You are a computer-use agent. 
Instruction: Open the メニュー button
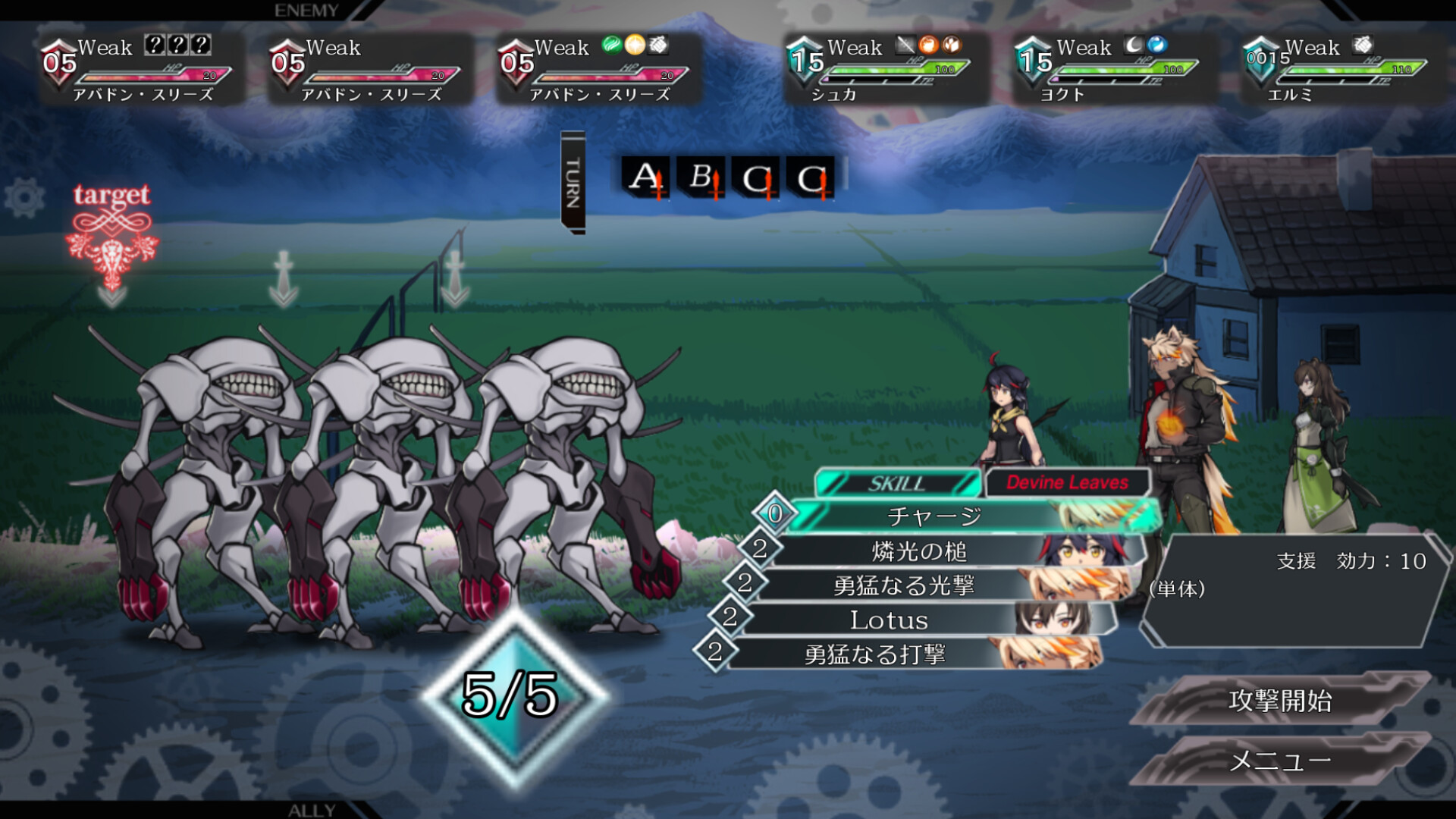point(1280,760)
